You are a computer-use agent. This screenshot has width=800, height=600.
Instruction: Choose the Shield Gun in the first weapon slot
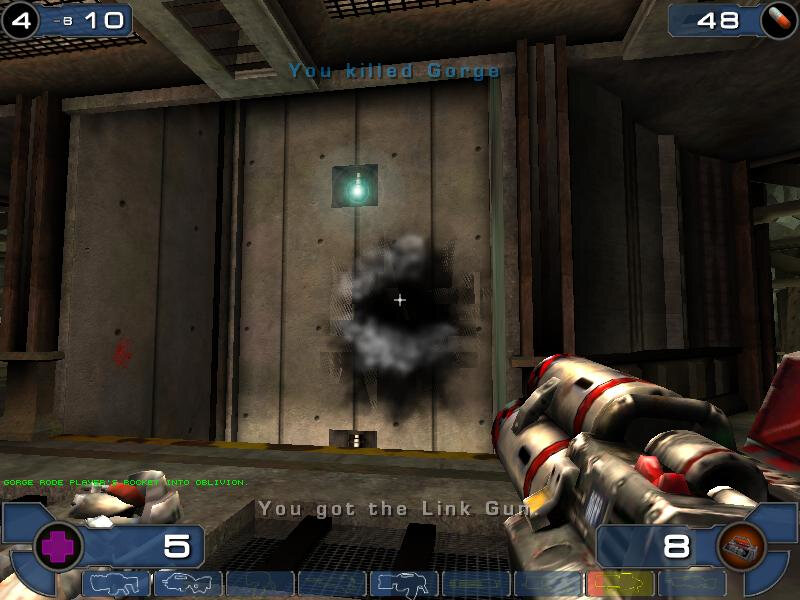[x=116, y=584]
